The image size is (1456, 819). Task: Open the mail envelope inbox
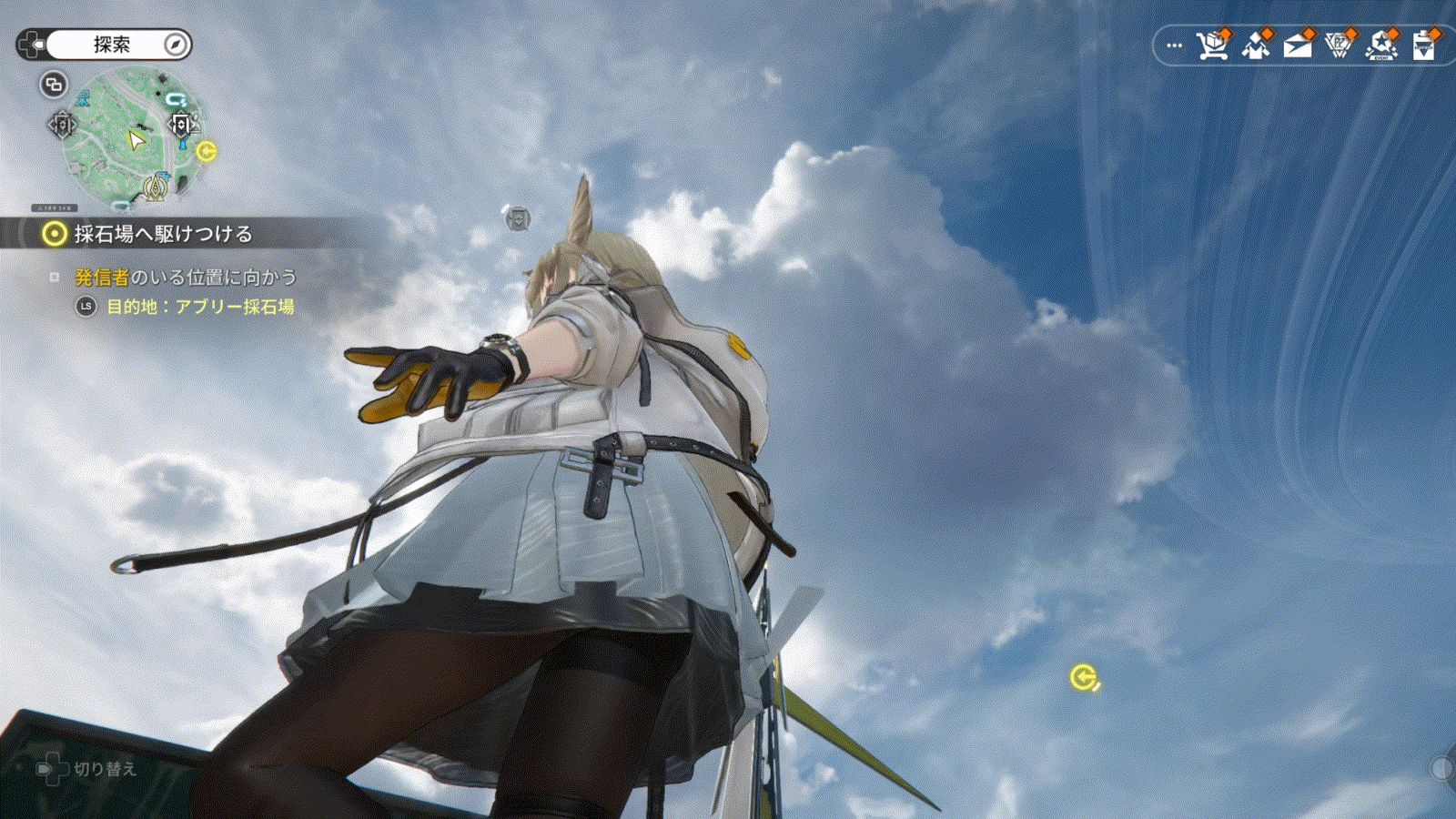click(x=1298, y=45)
